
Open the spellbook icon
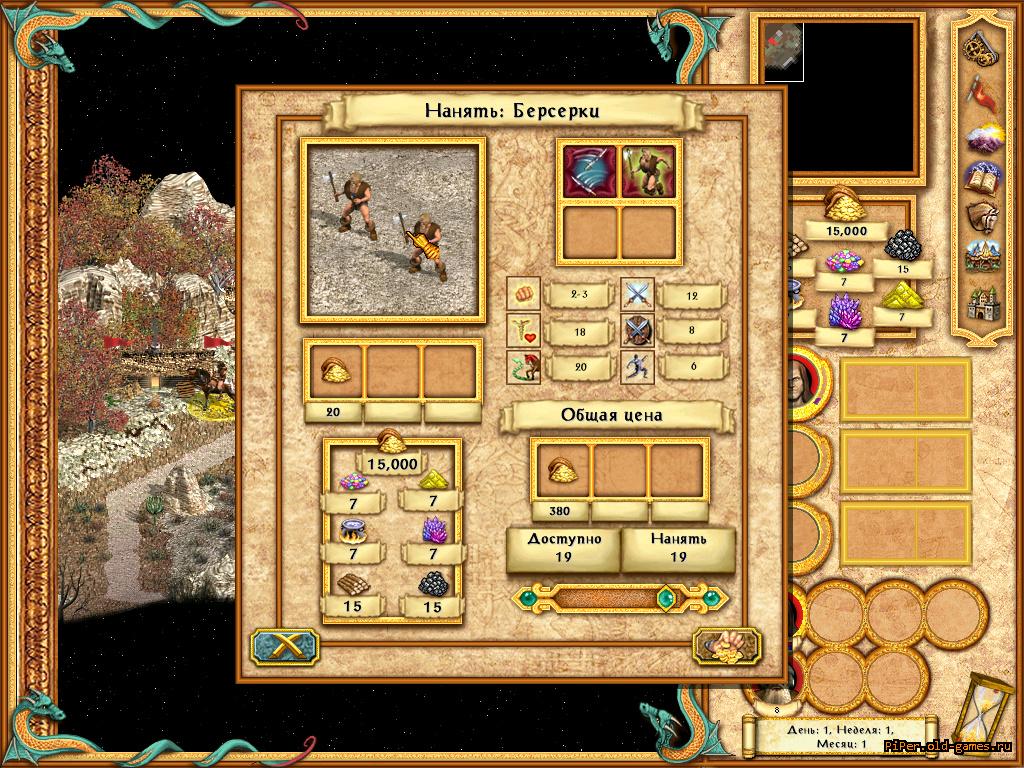coord(977,178)
